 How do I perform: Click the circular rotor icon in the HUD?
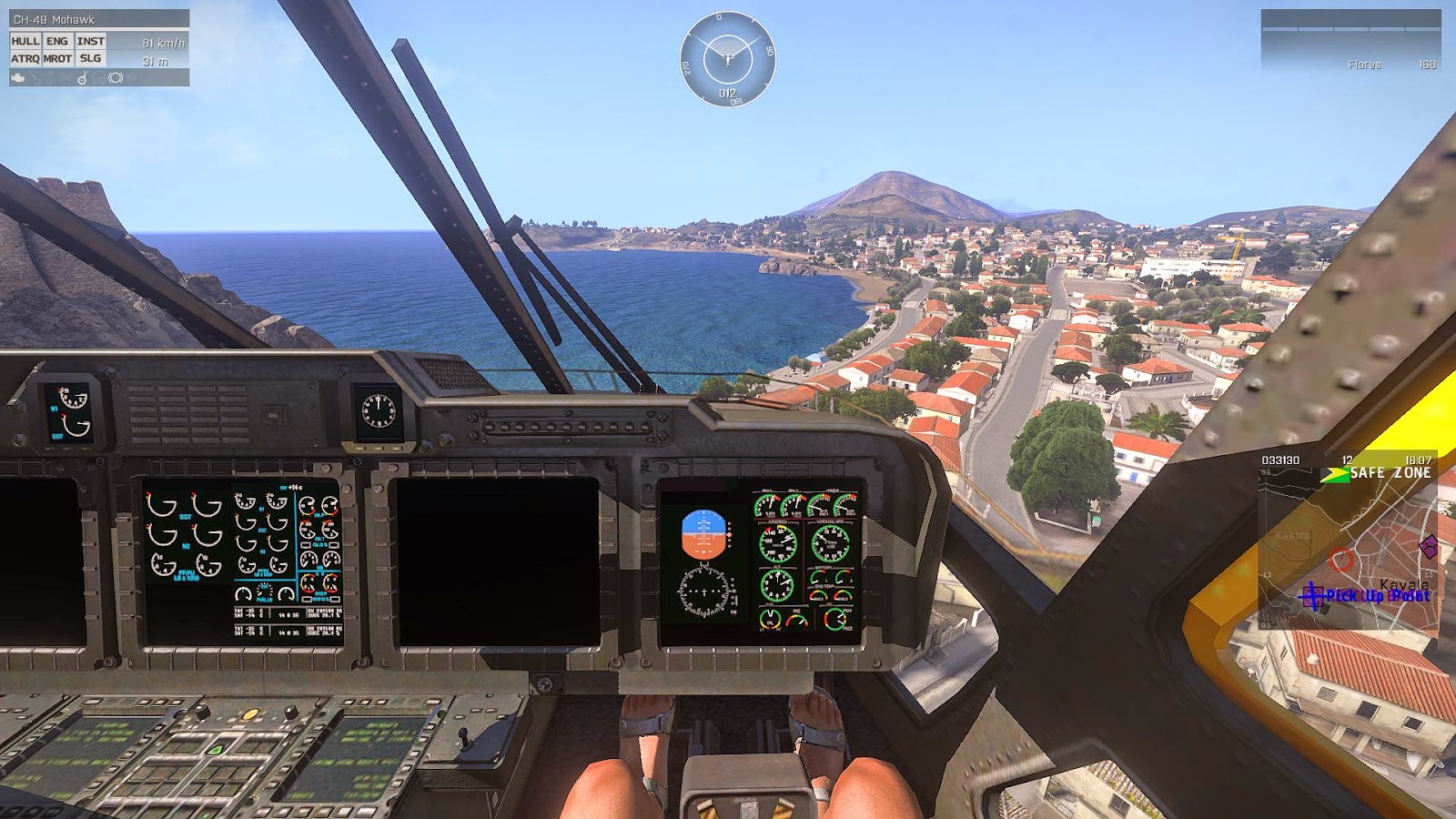pos(116,78)
